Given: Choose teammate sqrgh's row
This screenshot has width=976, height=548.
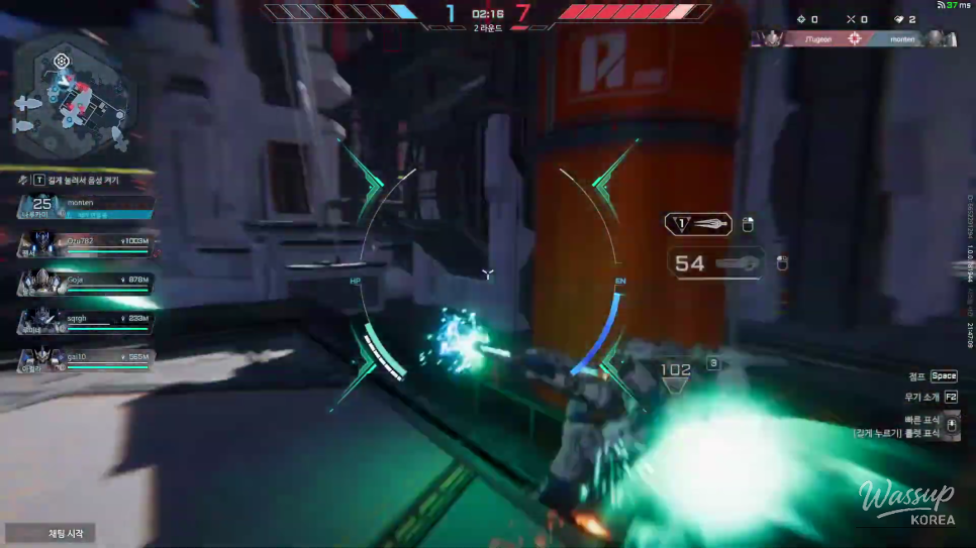Looking at the screenshot, I should (x=84, y=321).
